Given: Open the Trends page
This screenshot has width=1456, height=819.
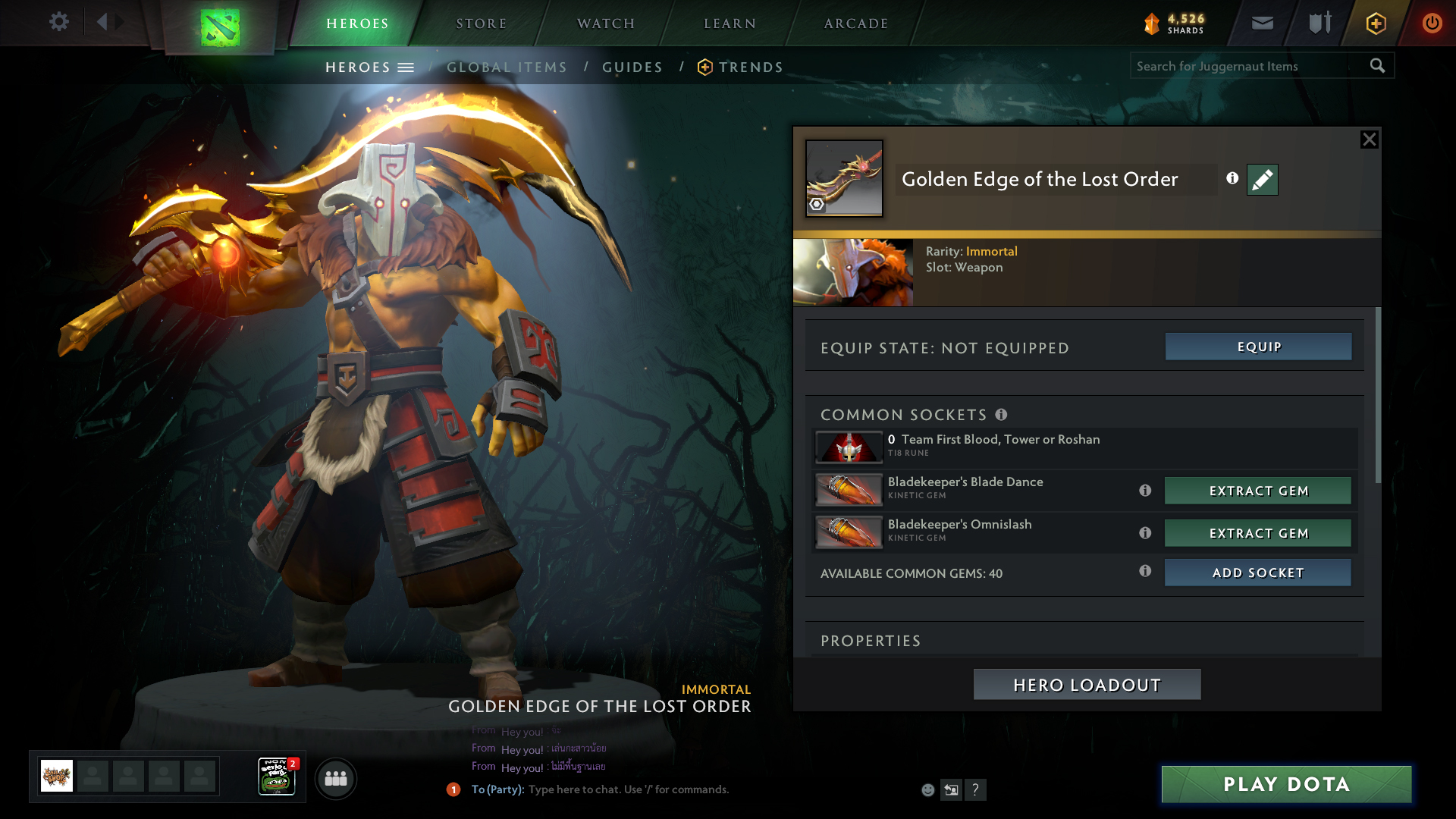Looking at the screenshot, I should coord(750,67).
